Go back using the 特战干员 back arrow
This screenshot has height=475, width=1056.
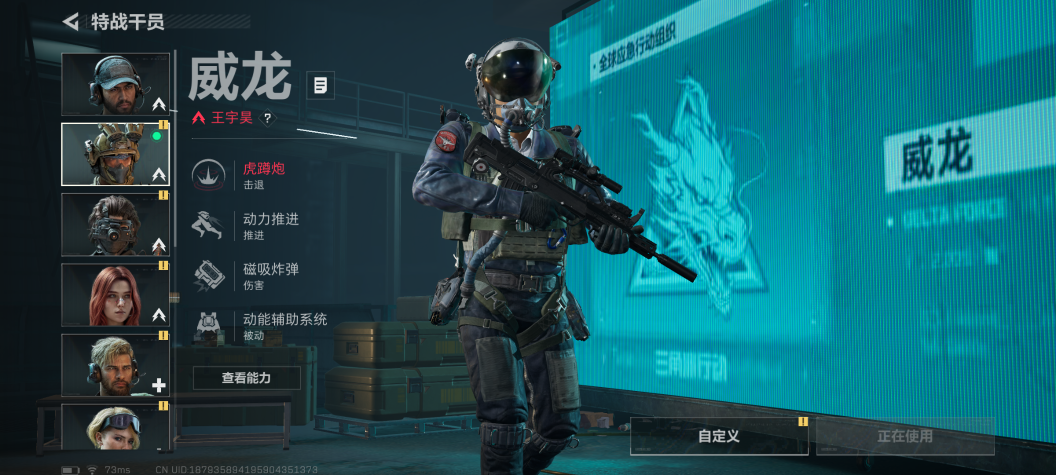(x=70, y=21)
